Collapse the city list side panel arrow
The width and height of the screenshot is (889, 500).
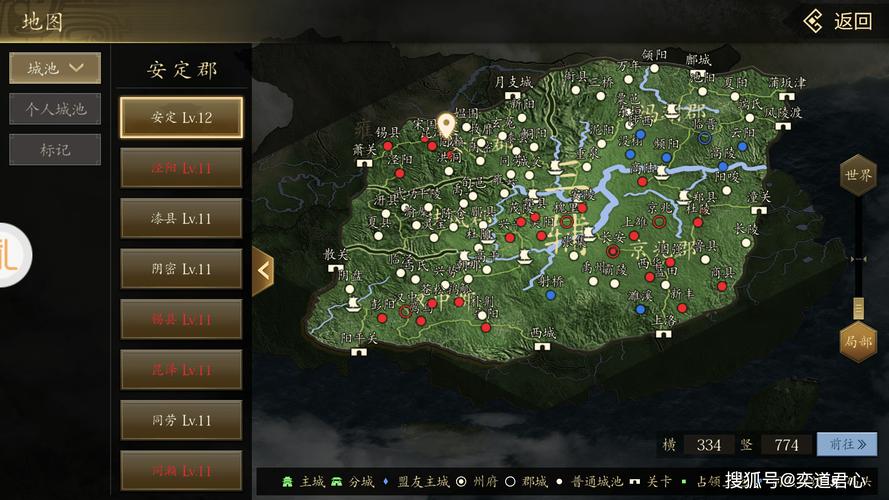263,270
